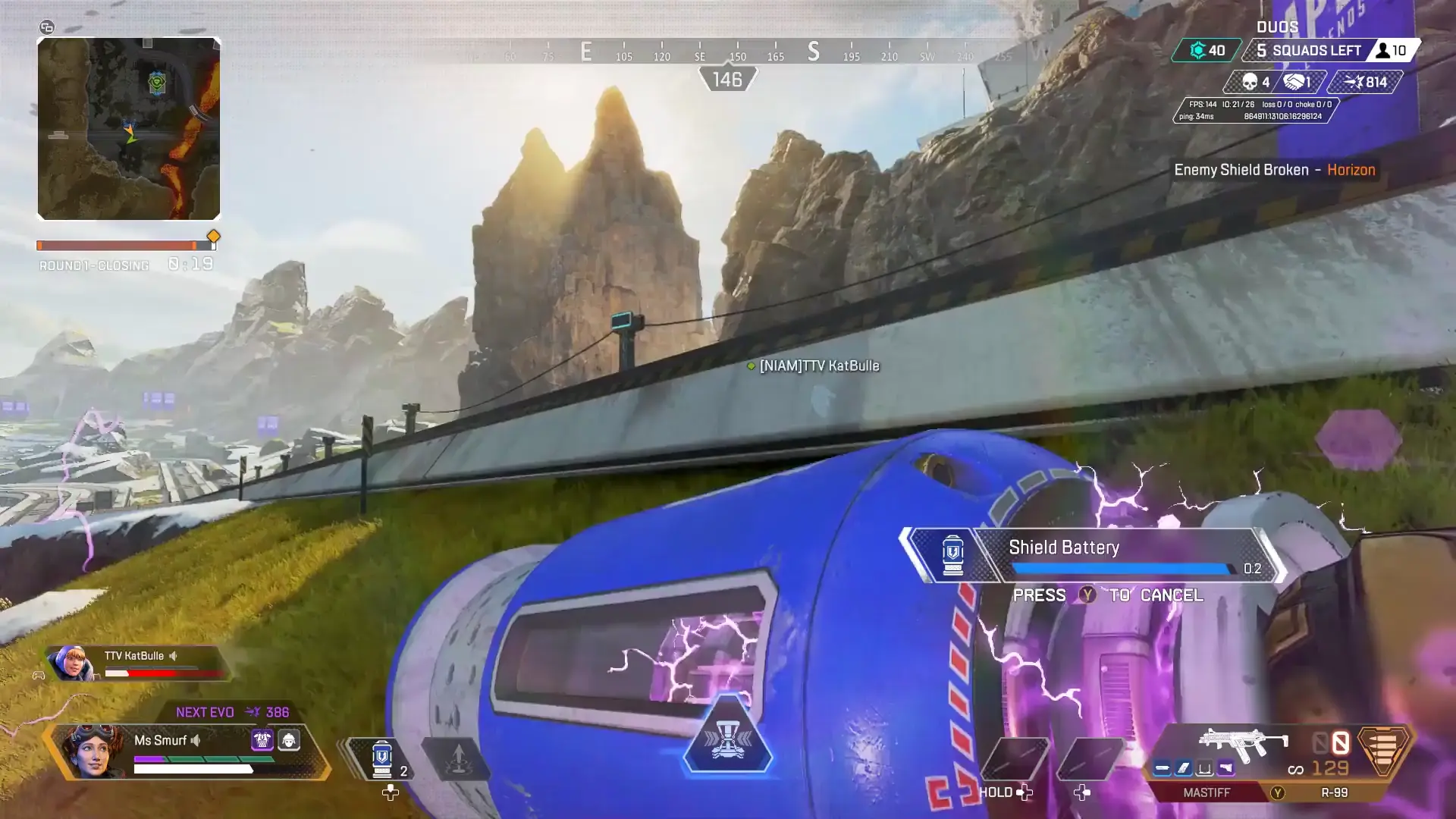Select Ms Smurf's purple body armor icon

[x=262, y=741]
